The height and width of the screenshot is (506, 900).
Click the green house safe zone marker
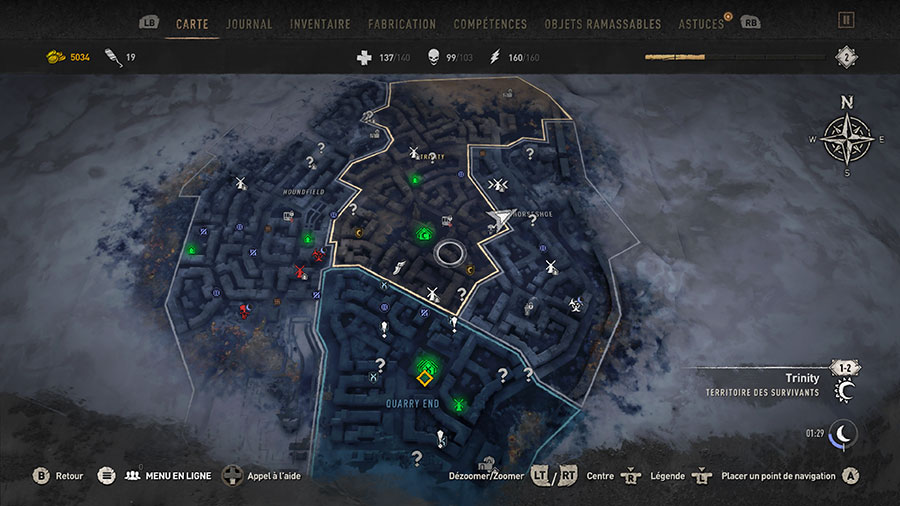(x=424, y=234)
